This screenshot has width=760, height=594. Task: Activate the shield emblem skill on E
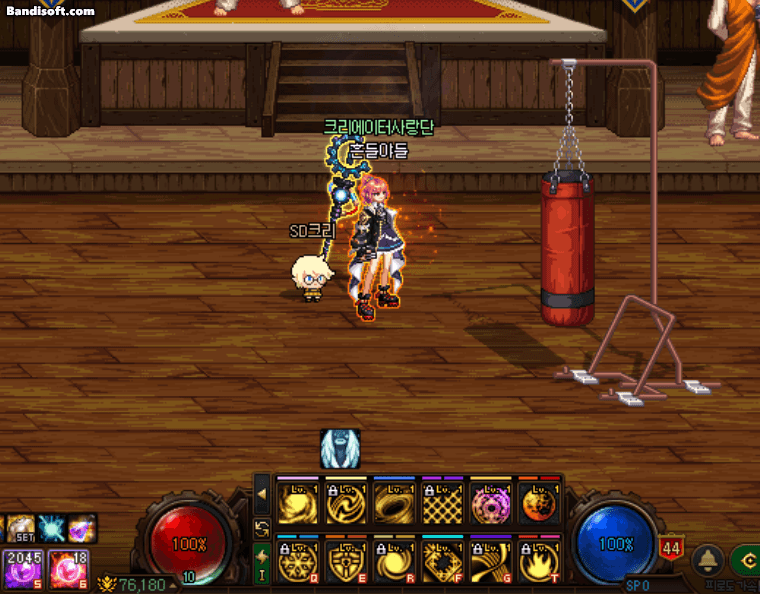(345, 559)
